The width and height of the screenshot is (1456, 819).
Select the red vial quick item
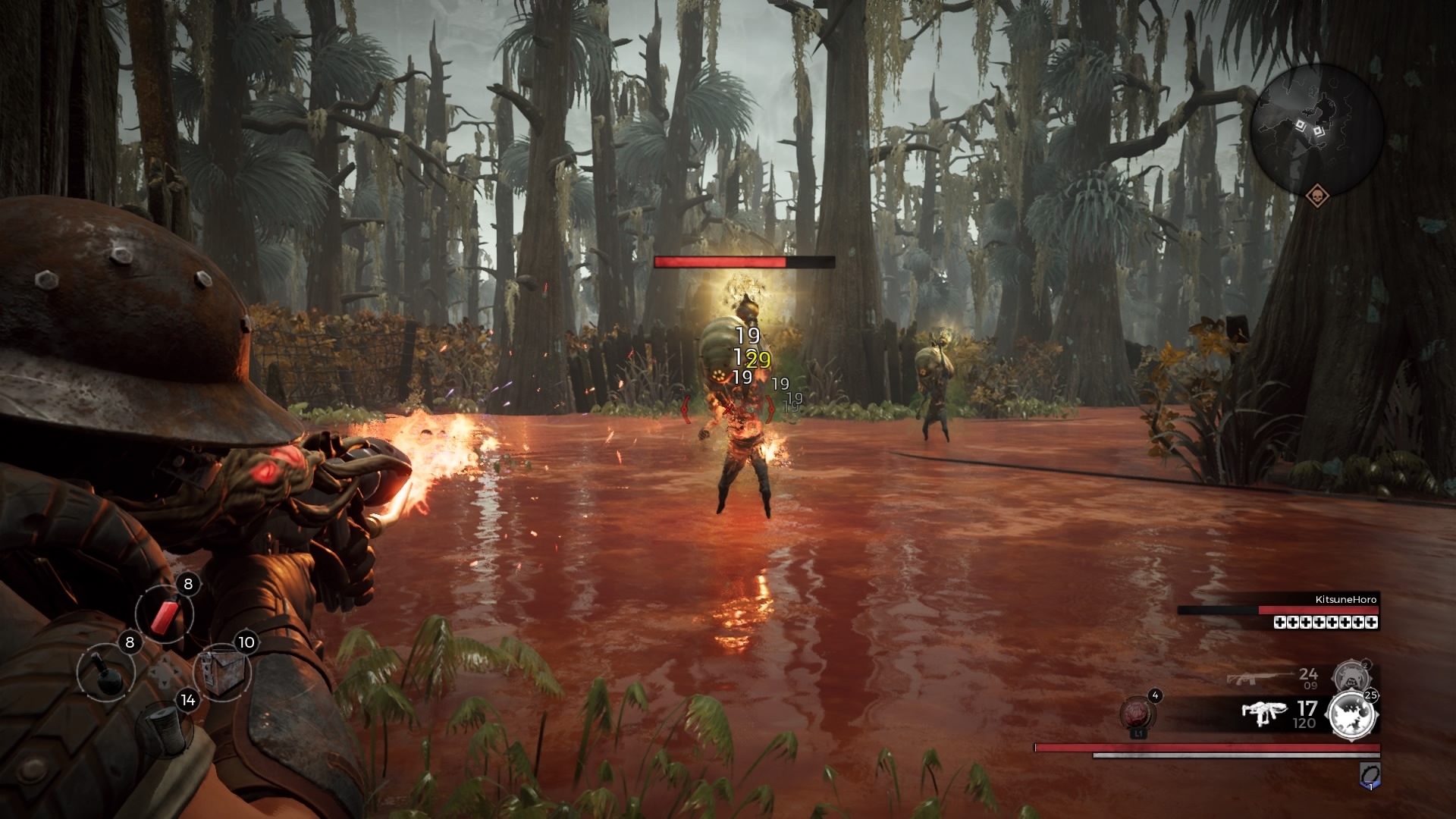tap(164, 613)
